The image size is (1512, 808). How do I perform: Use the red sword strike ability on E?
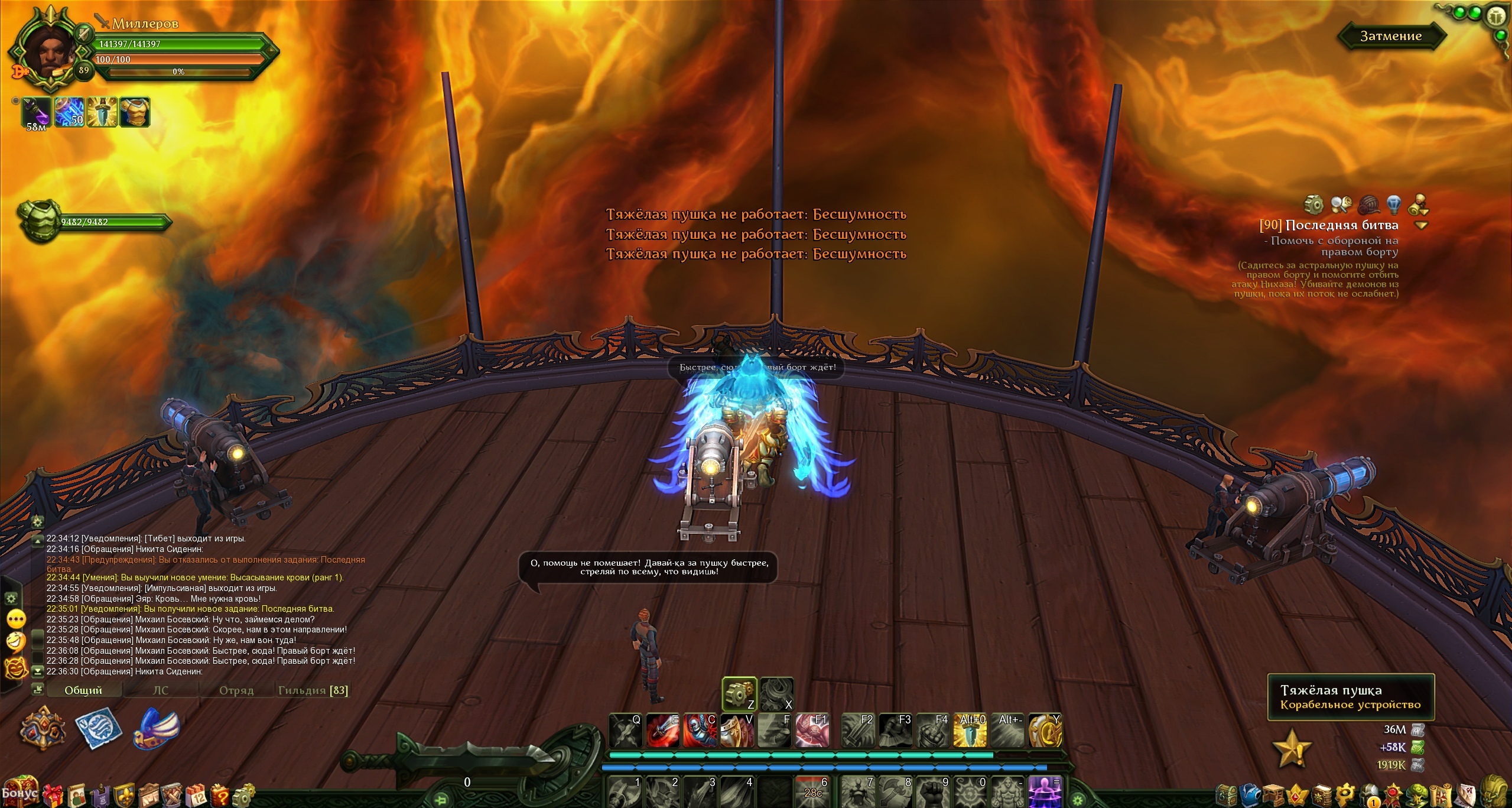pyautogui.click(x=663, y=731)
